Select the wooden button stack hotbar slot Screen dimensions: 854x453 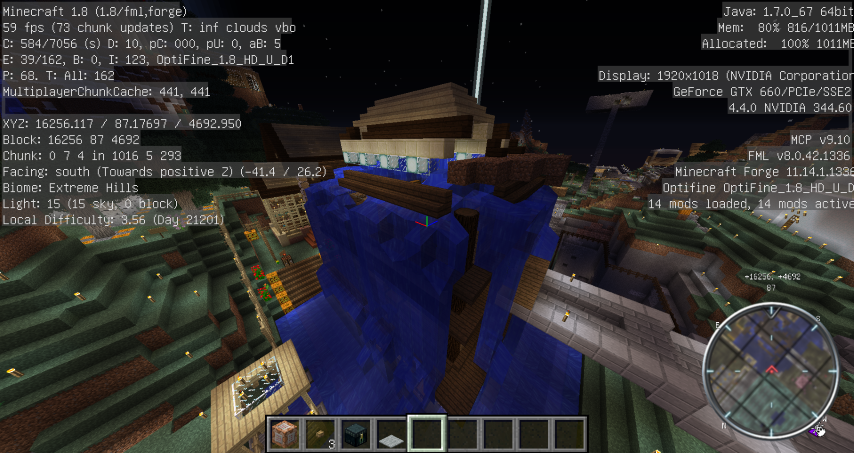[x=321, y=434]
